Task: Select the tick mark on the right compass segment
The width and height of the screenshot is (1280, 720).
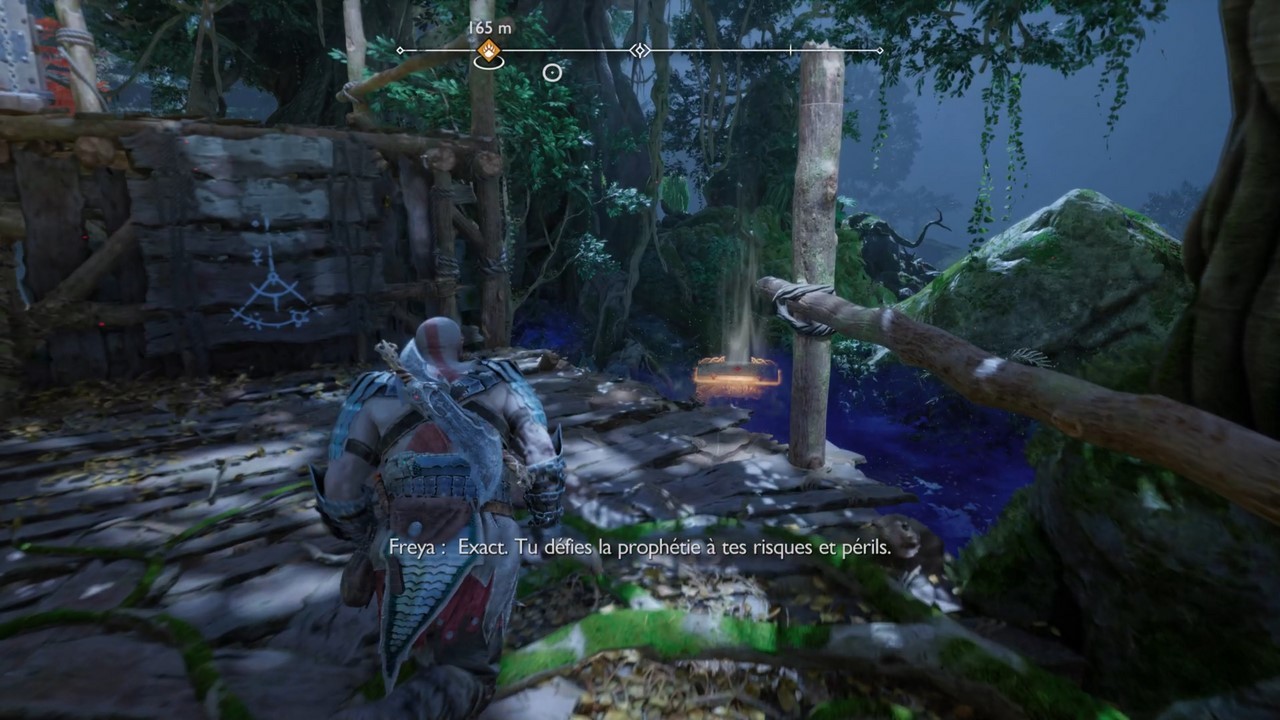Action: click(790, 49)
